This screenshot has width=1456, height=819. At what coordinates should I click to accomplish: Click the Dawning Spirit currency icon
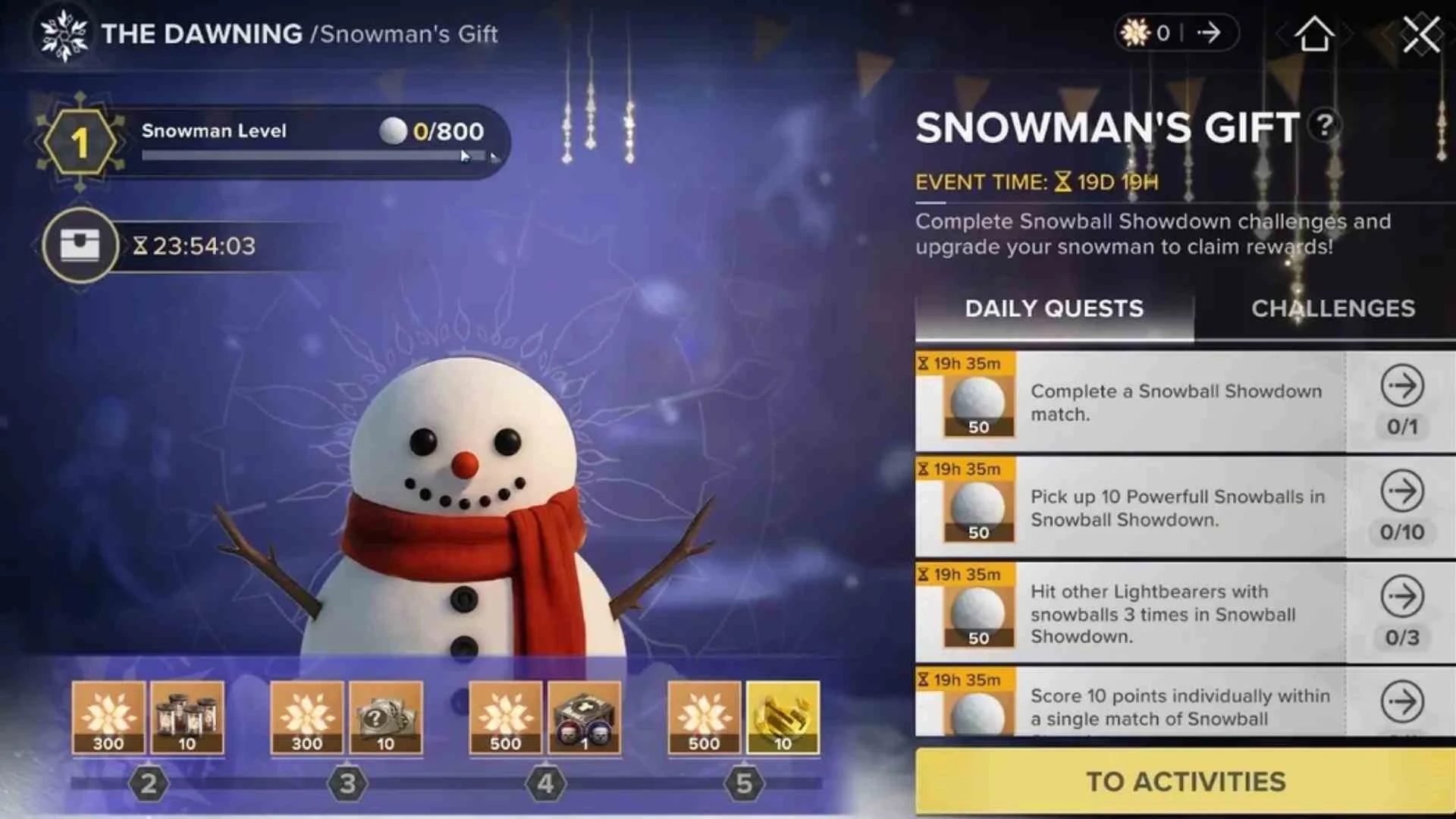(x=1134, y=32)
